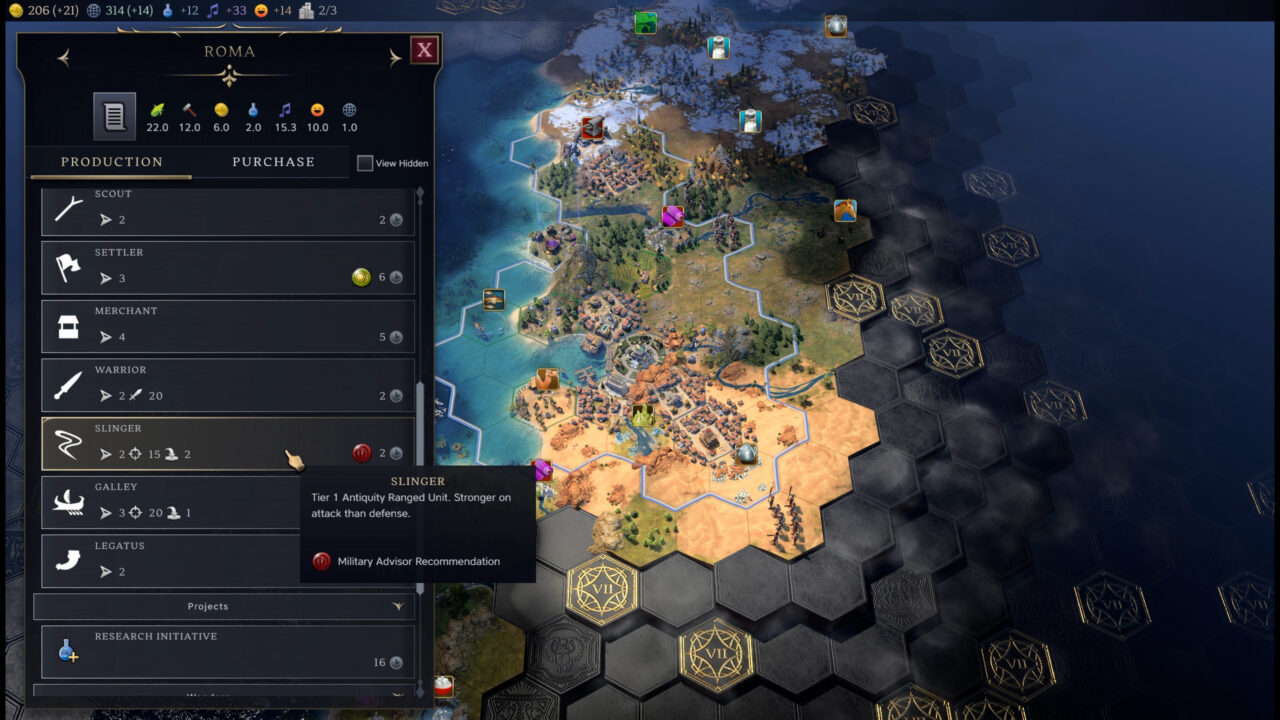Click the Research Initiative flask icon
The height and width of the screenshot is (720, 1280).
click(x=68, y=650)
